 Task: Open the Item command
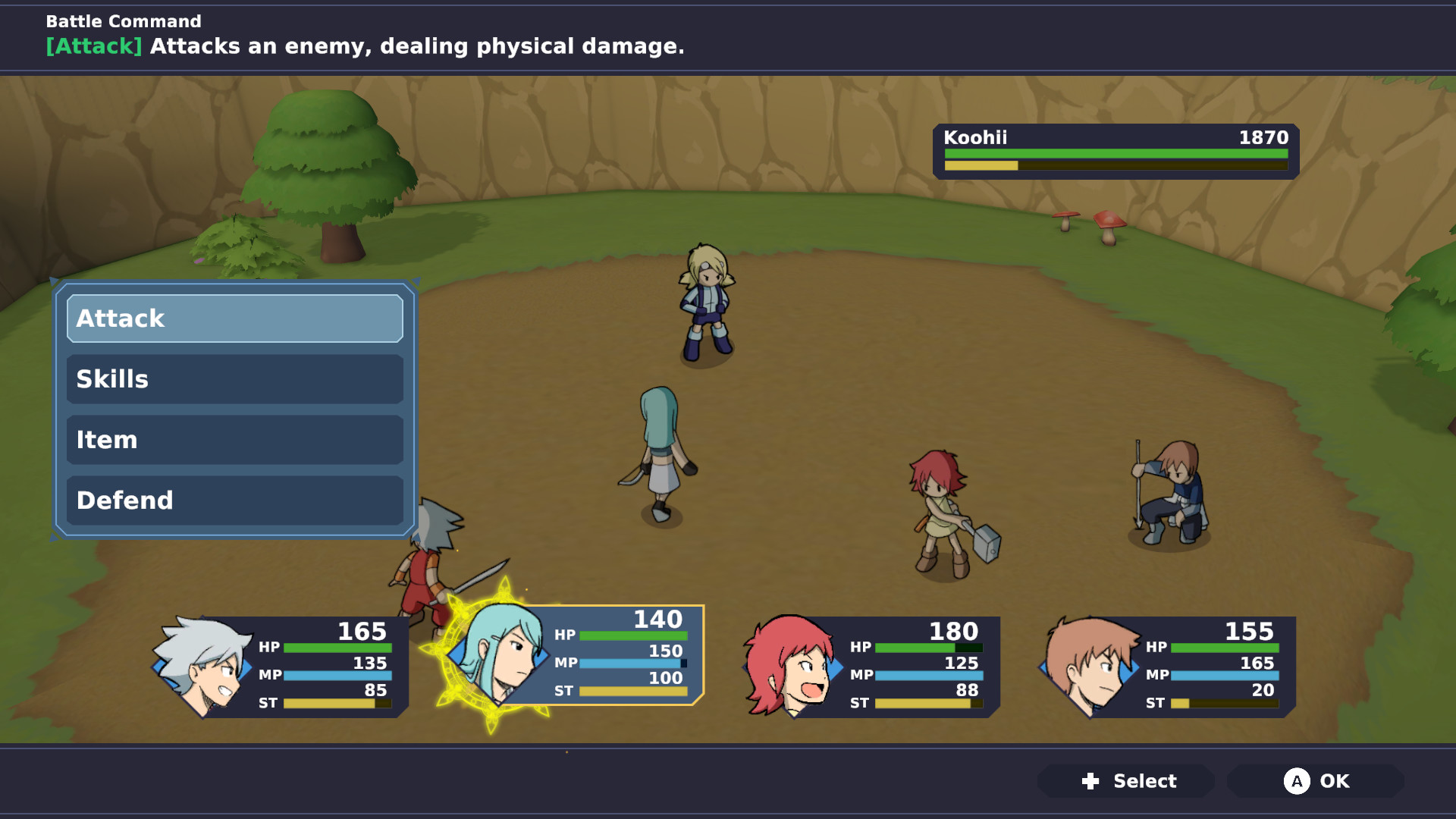coord(234,440)
